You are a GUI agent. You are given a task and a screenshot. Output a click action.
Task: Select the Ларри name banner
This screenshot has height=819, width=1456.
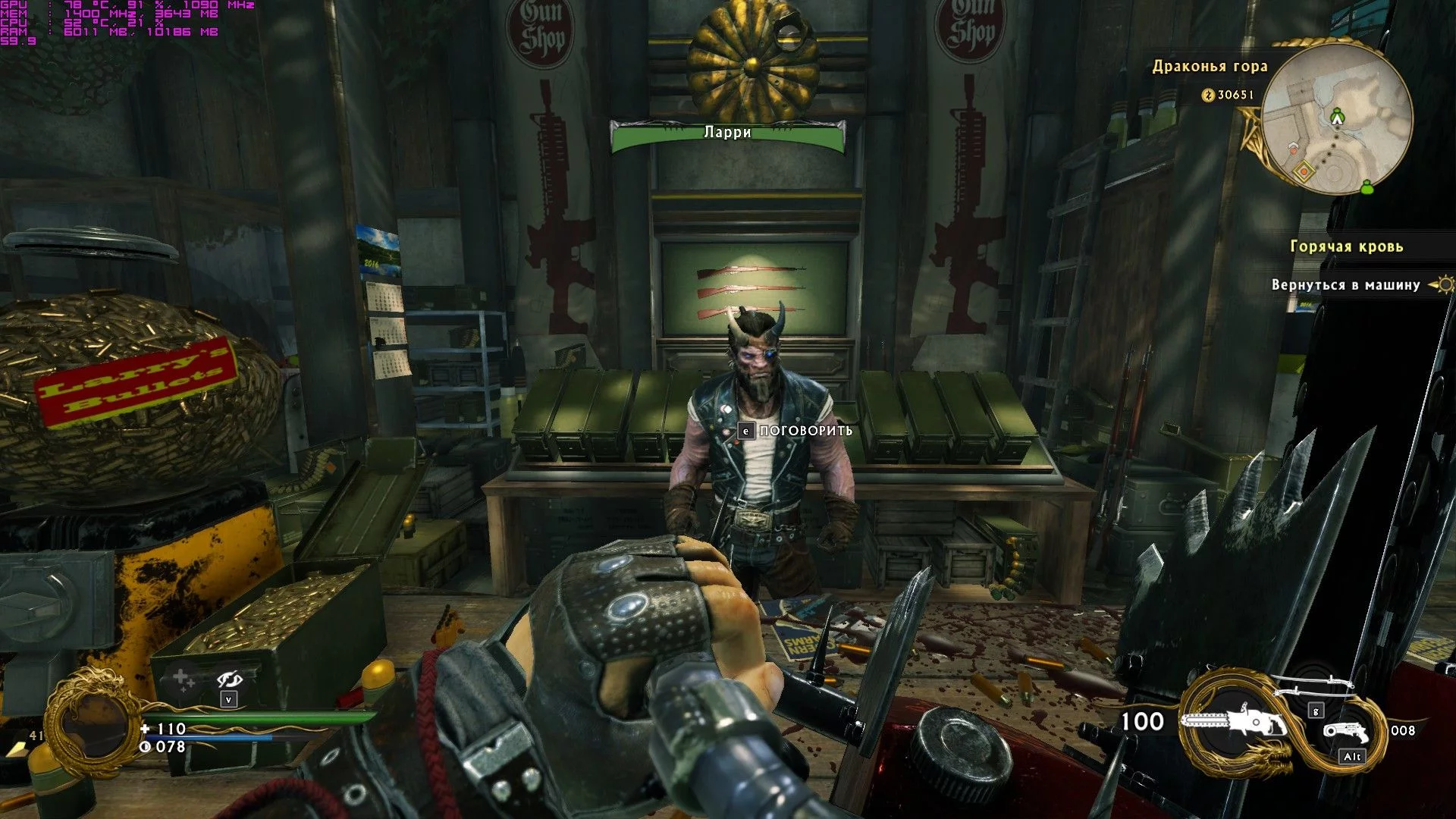tap(727, 133)
